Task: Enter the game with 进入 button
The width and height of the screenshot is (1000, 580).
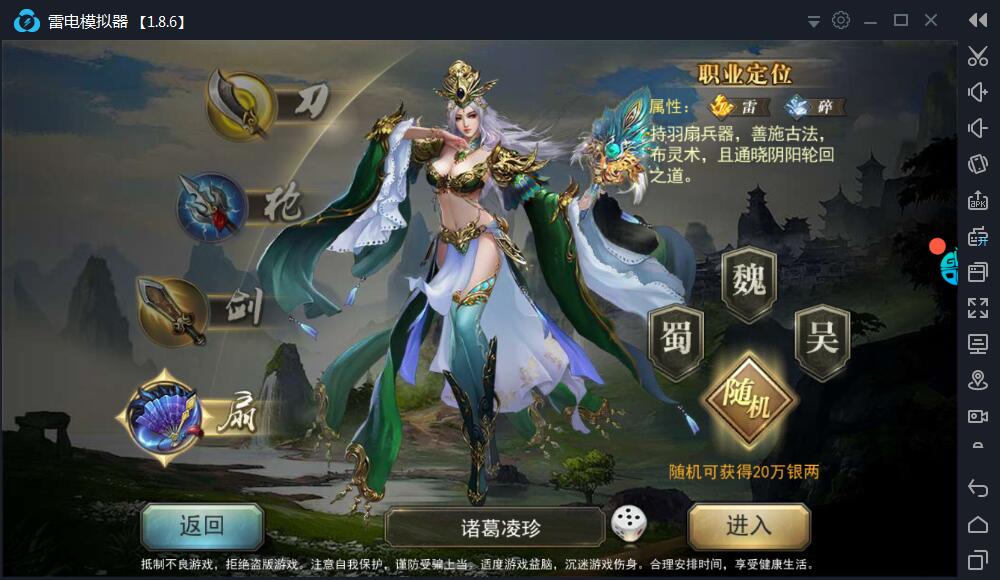Action: 749,526
